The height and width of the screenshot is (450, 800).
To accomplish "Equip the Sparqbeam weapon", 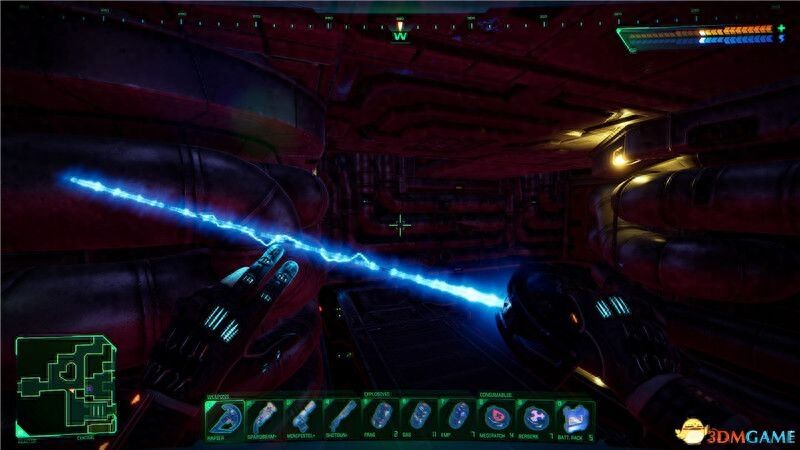I will click(264, 417).
